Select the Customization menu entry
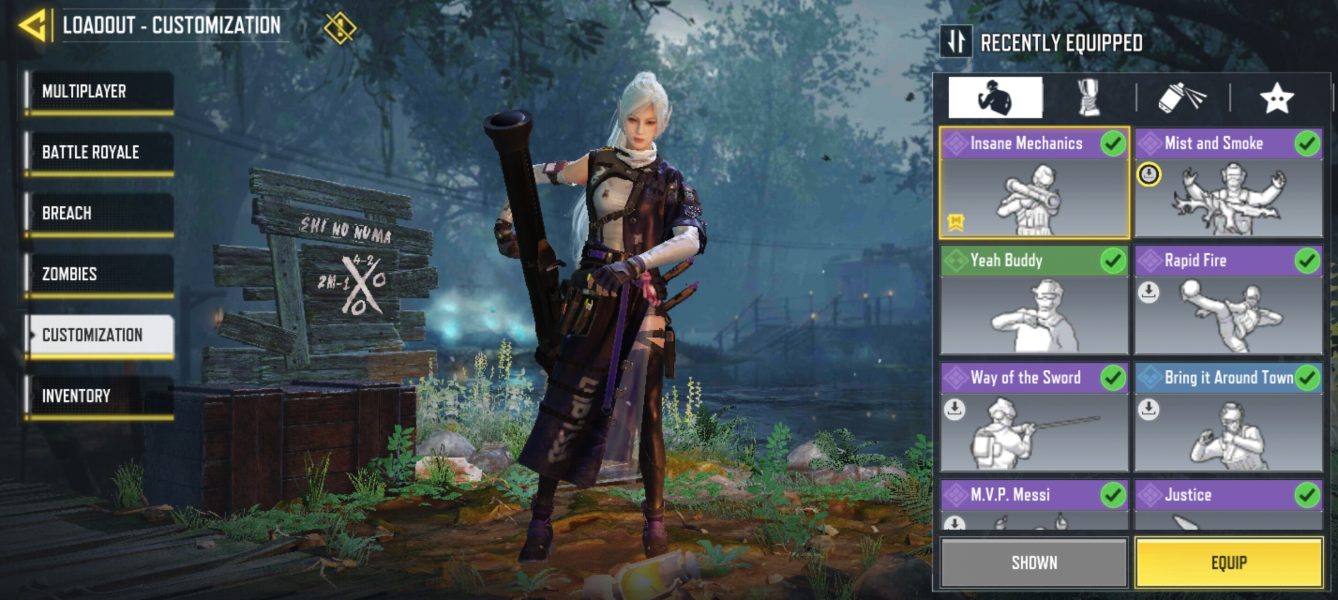 click(98, 336)
